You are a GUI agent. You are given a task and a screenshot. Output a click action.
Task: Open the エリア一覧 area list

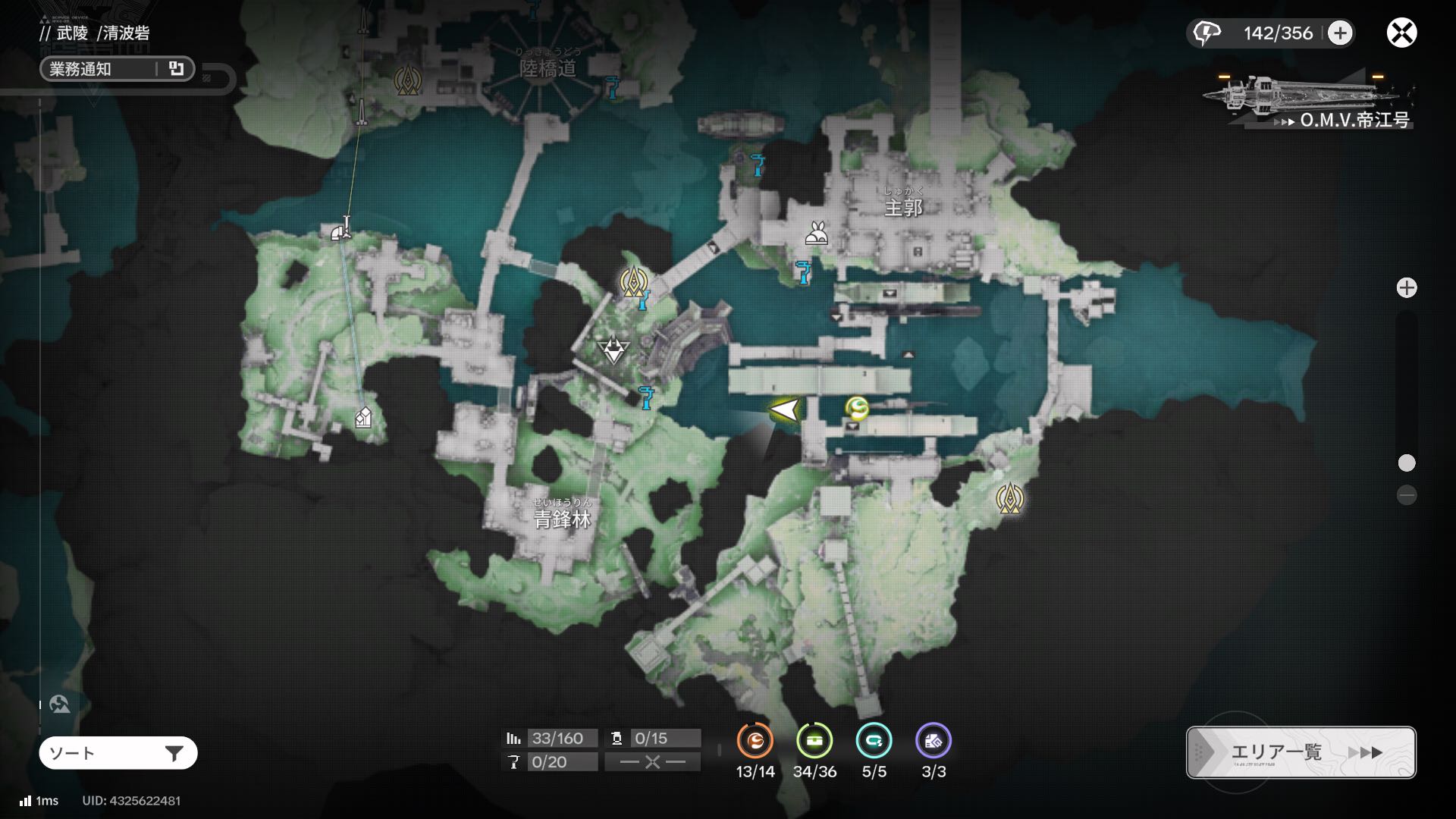1301,752
